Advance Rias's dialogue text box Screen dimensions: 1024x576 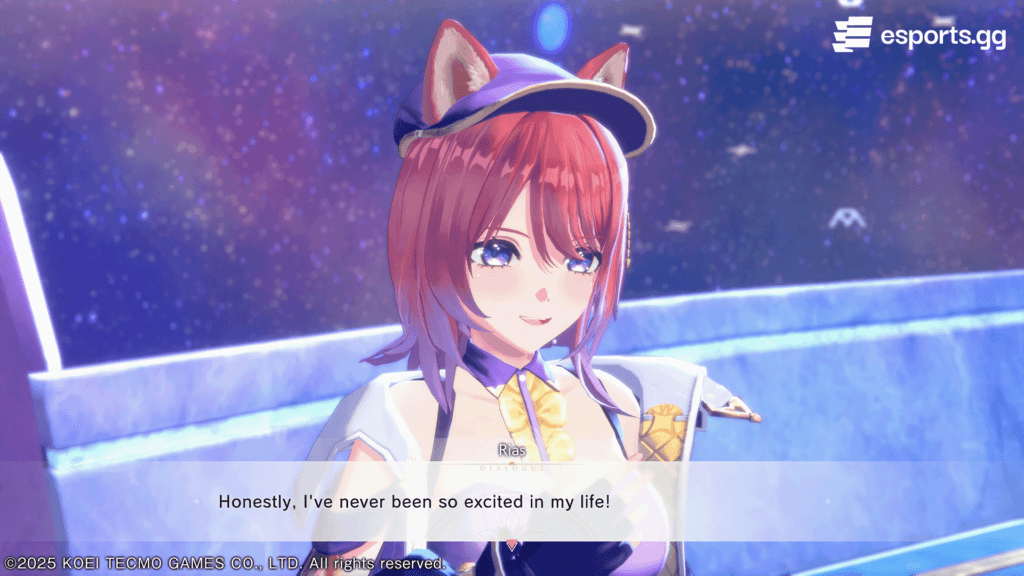coord(512,501)
